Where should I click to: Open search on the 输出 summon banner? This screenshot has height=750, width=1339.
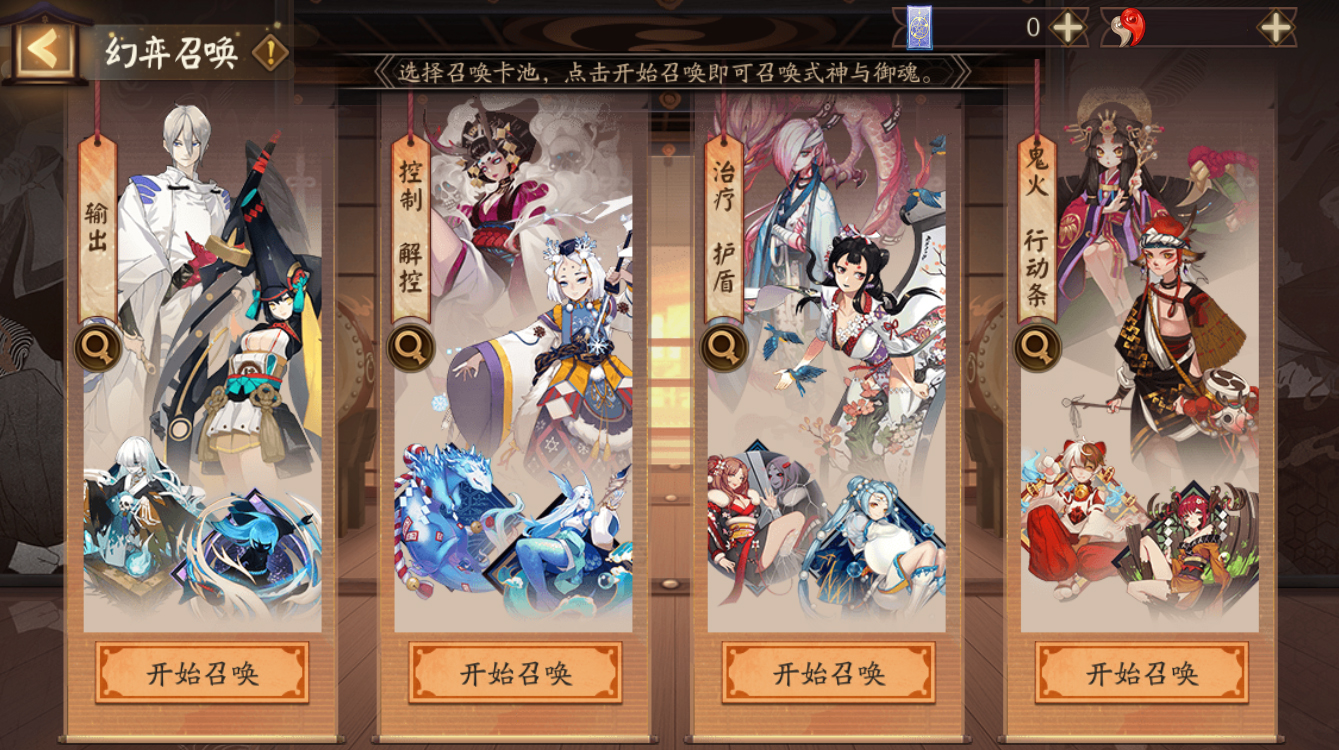(x=95, y=348)
